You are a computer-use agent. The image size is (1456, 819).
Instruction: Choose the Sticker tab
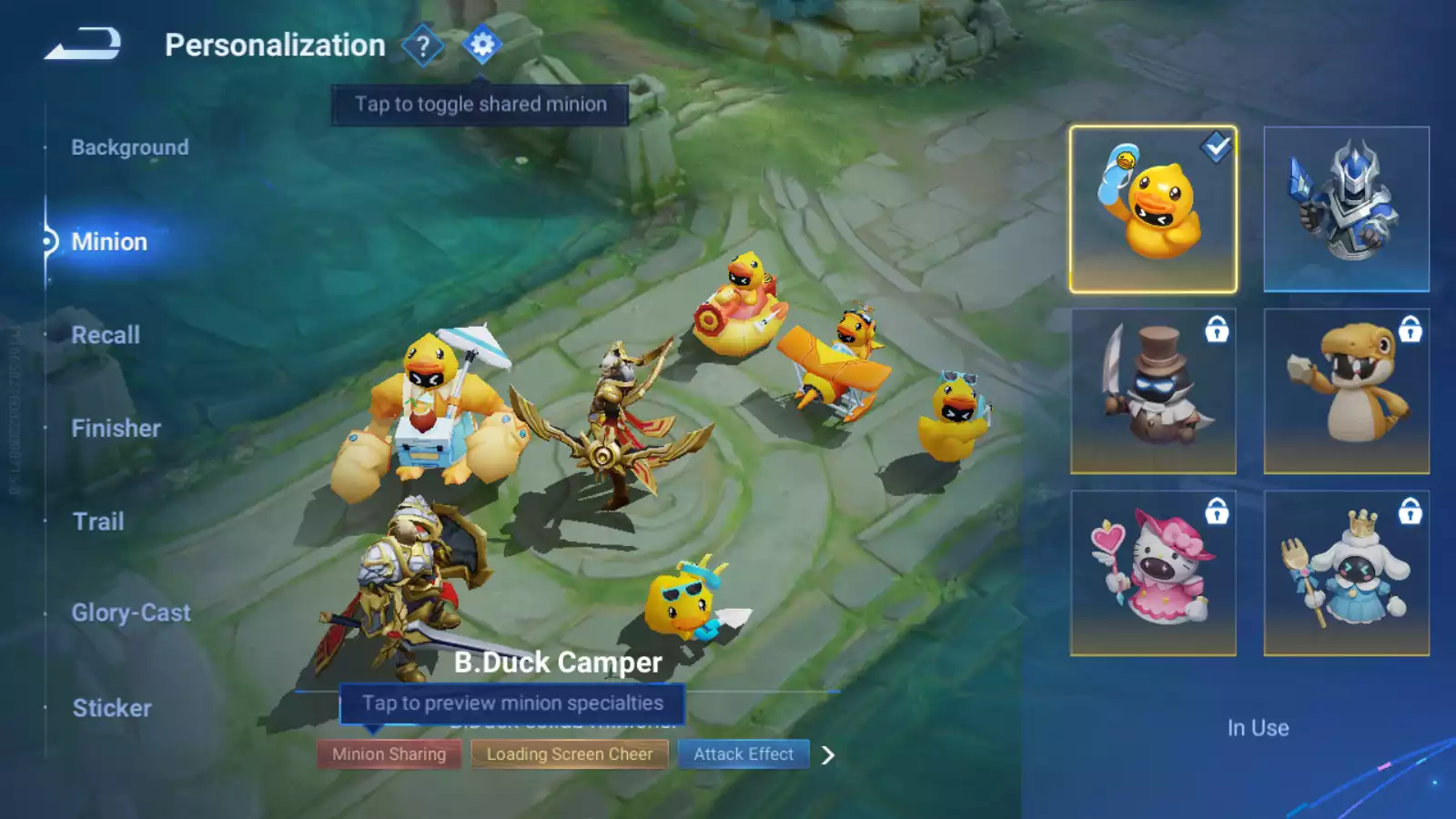coord(112,708)
